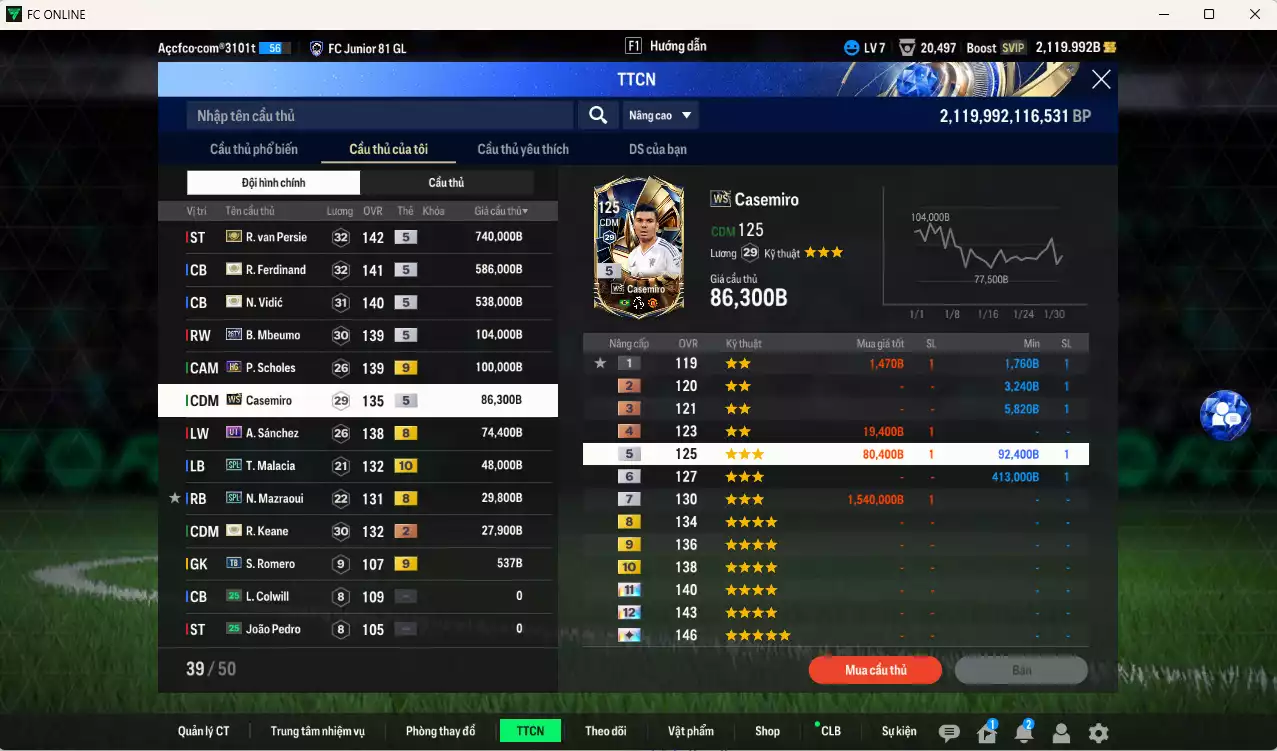Select upgrade level 8 row with OVR 134
The height and width of the screenshot is (751, 1277).
[835, 522]
